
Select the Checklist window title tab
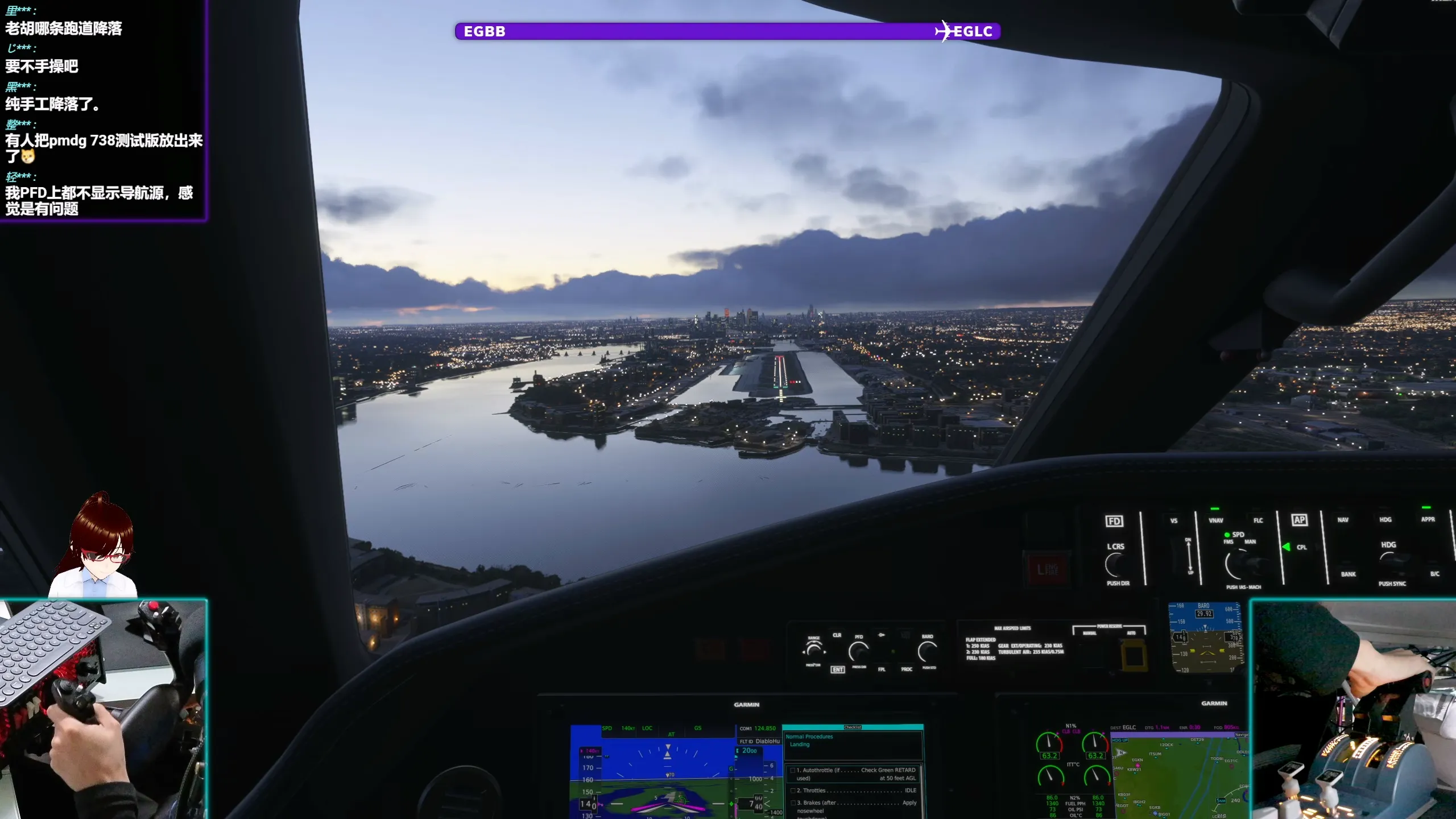pos(853,727)
